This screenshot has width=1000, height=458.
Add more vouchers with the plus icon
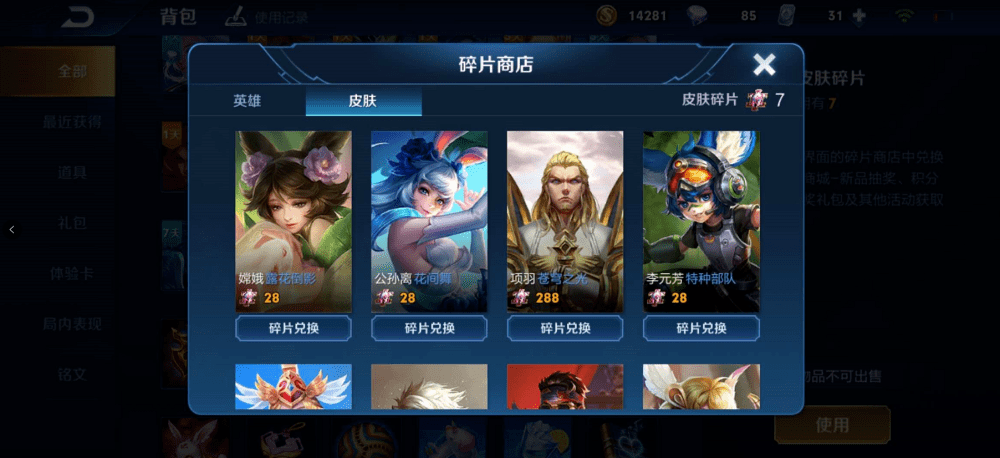click(857, 16)
